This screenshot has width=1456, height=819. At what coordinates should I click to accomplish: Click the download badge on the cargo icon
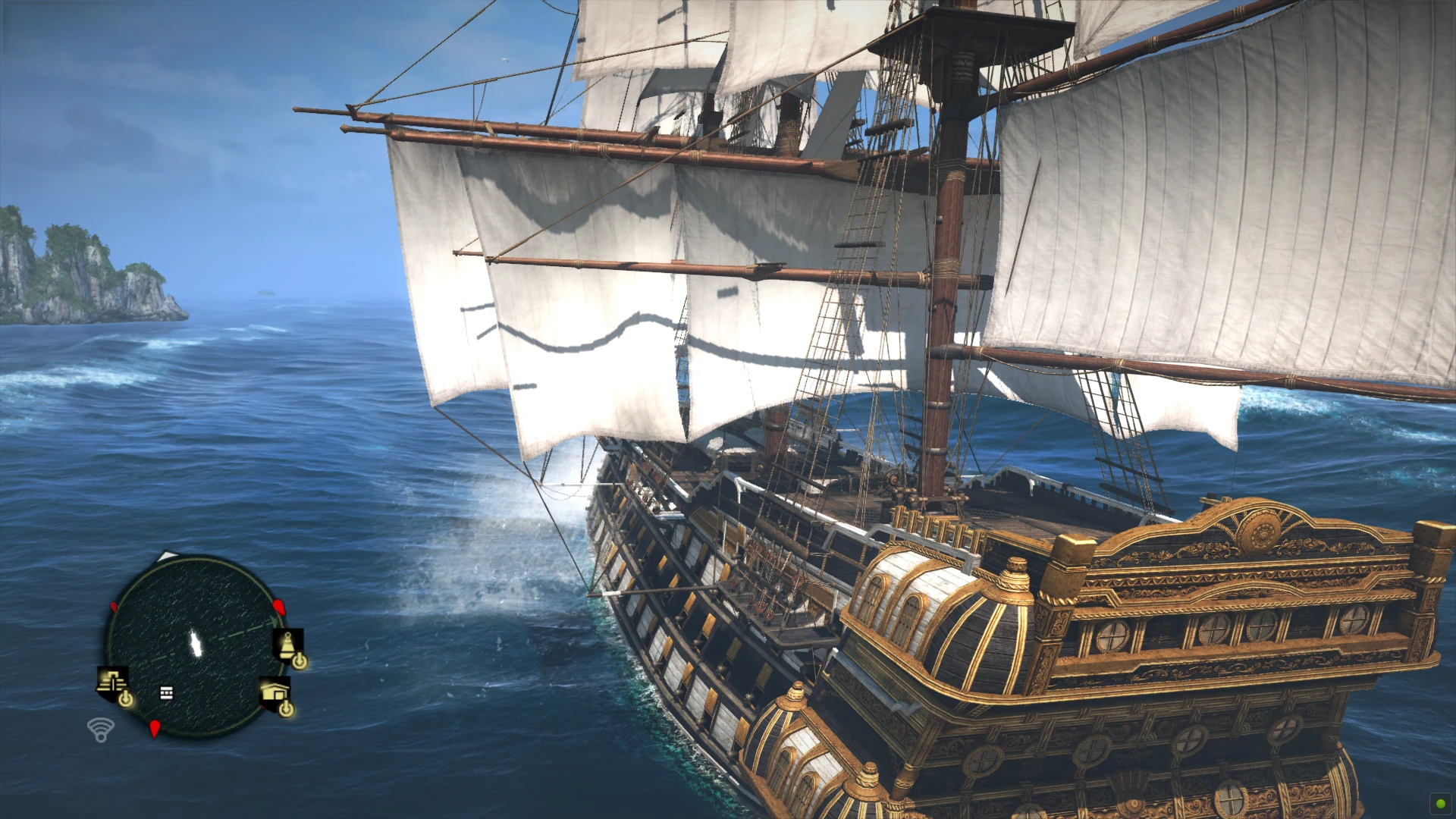point(127,699)
